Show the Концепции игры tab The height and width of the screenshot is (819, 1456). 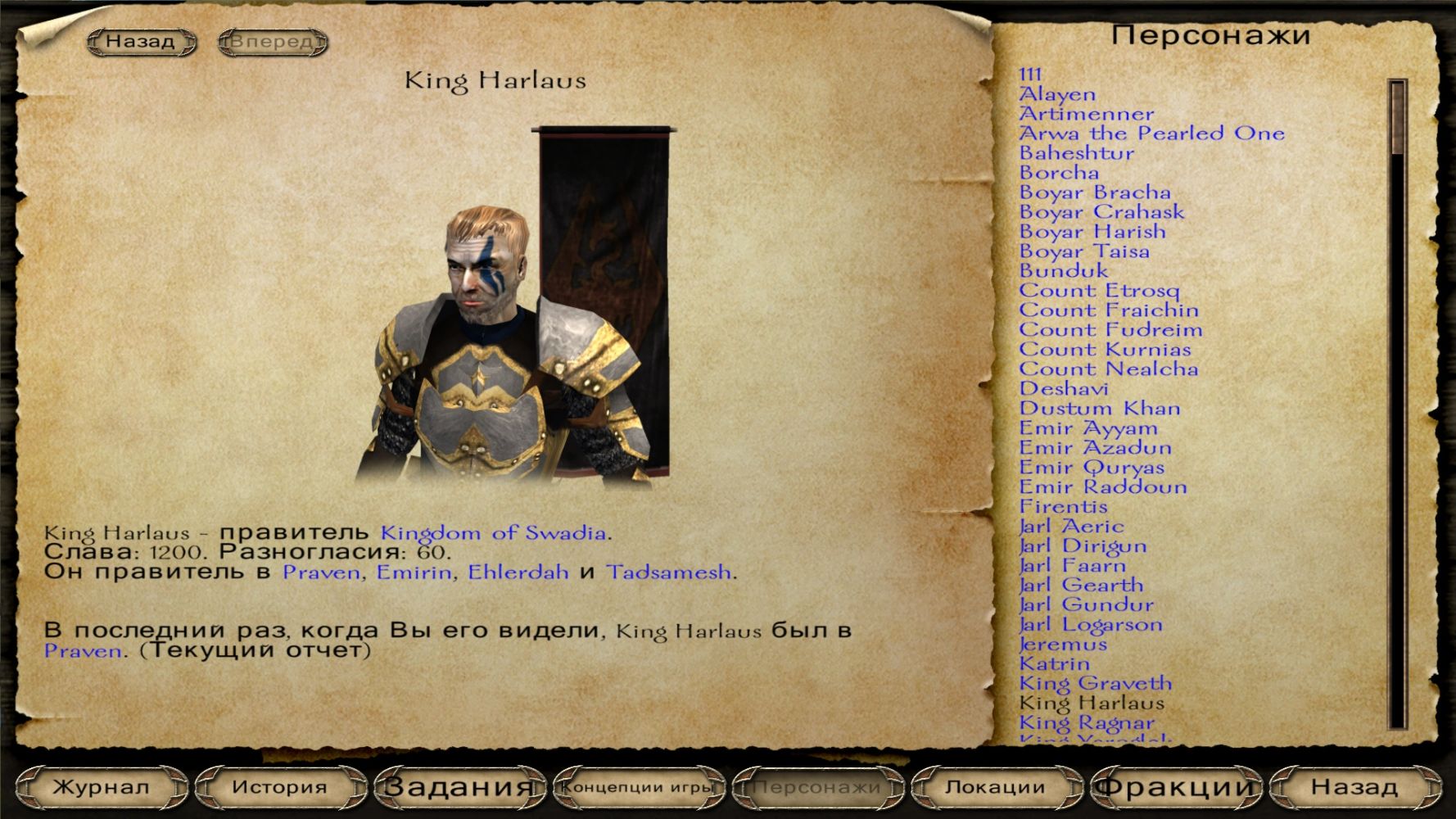pyautogui.click(x=638, y=787)
